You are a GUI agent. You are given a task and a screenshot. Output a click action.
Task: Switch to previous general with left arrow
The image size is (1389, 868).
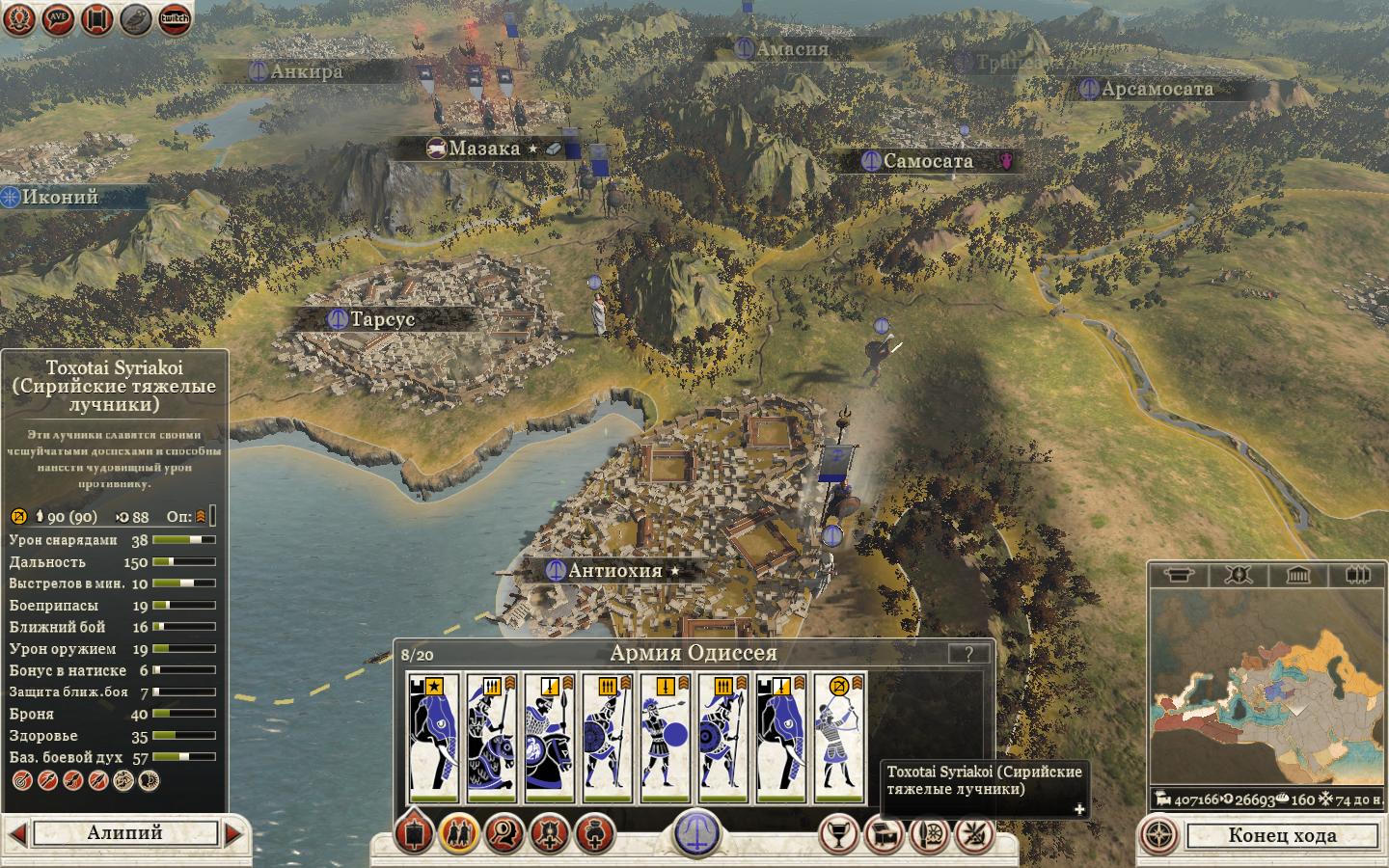point(16,832)
